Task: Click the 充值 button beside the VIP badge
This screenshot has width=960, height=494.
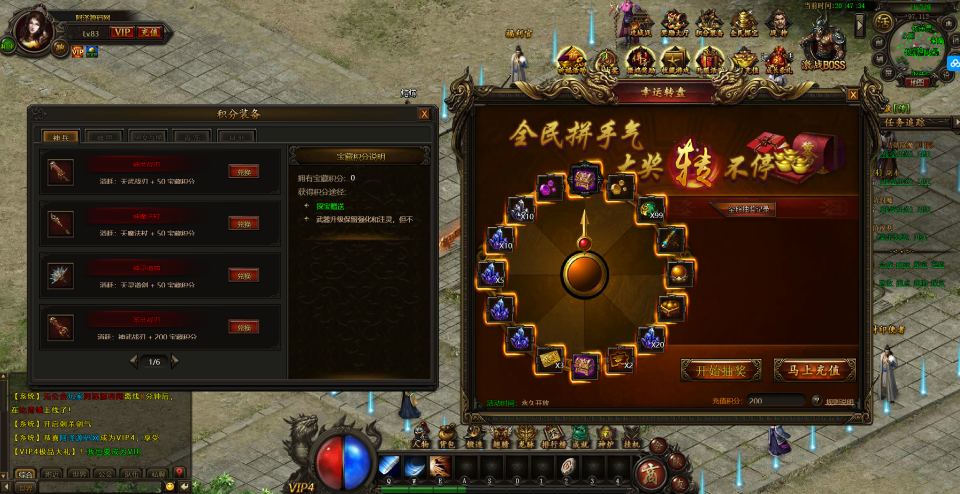Action: click(149, 33)
